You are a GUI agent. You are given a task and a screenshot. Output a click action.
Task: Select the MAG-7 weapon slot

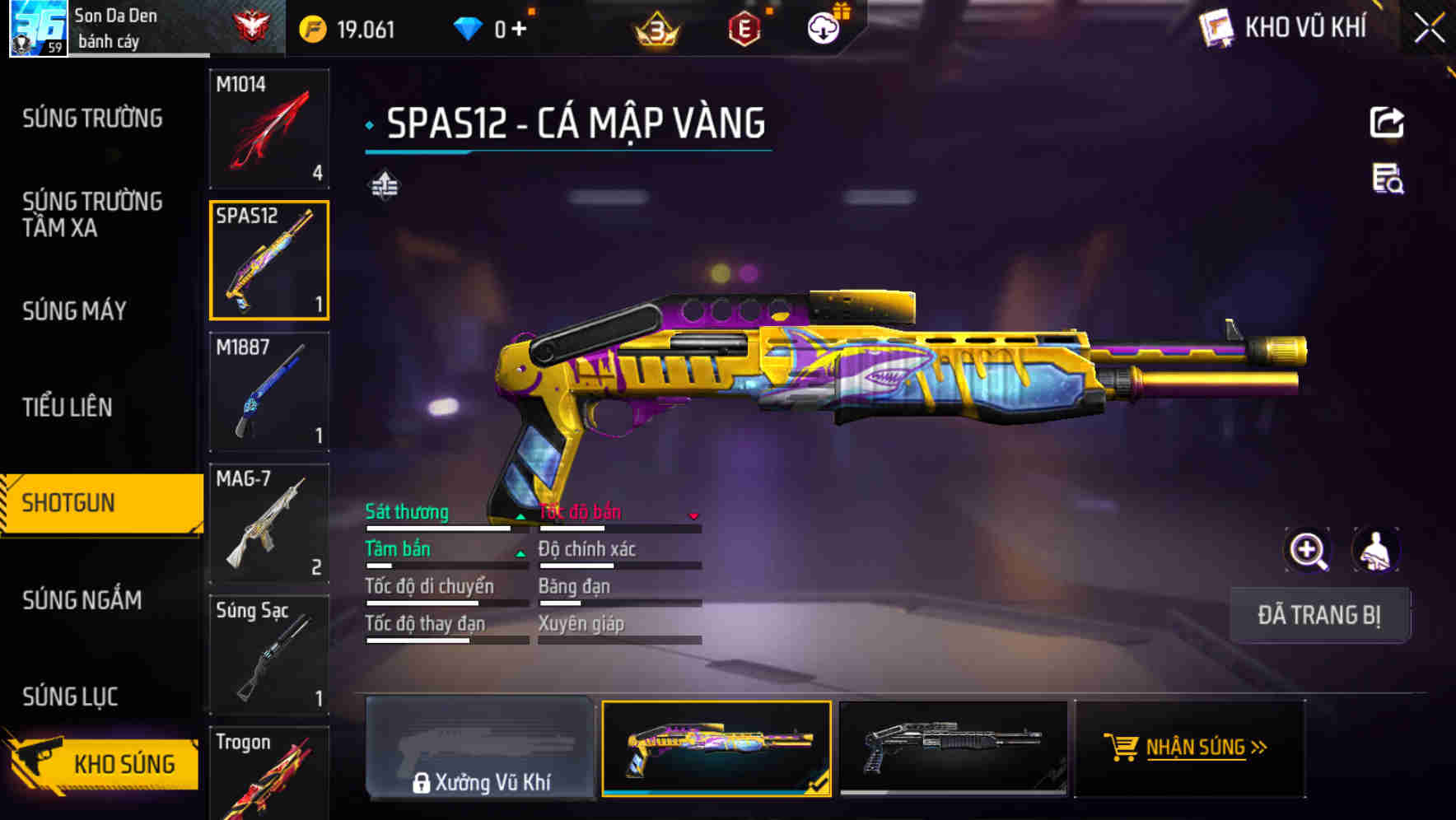click(x=269, y=524)
